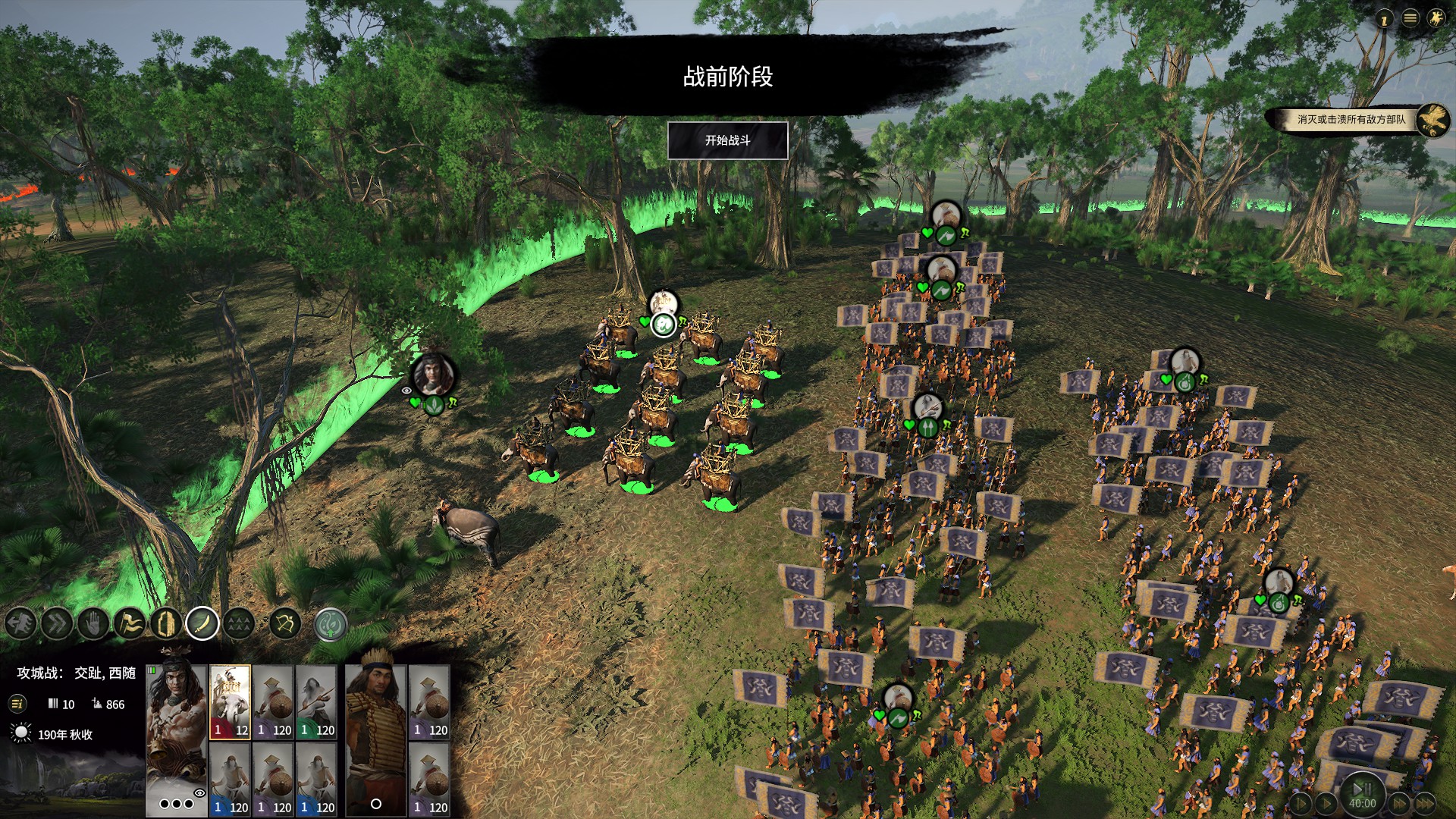Toggle the bow fire-at-will icon
1456x819 pixels.
[286, 624]
